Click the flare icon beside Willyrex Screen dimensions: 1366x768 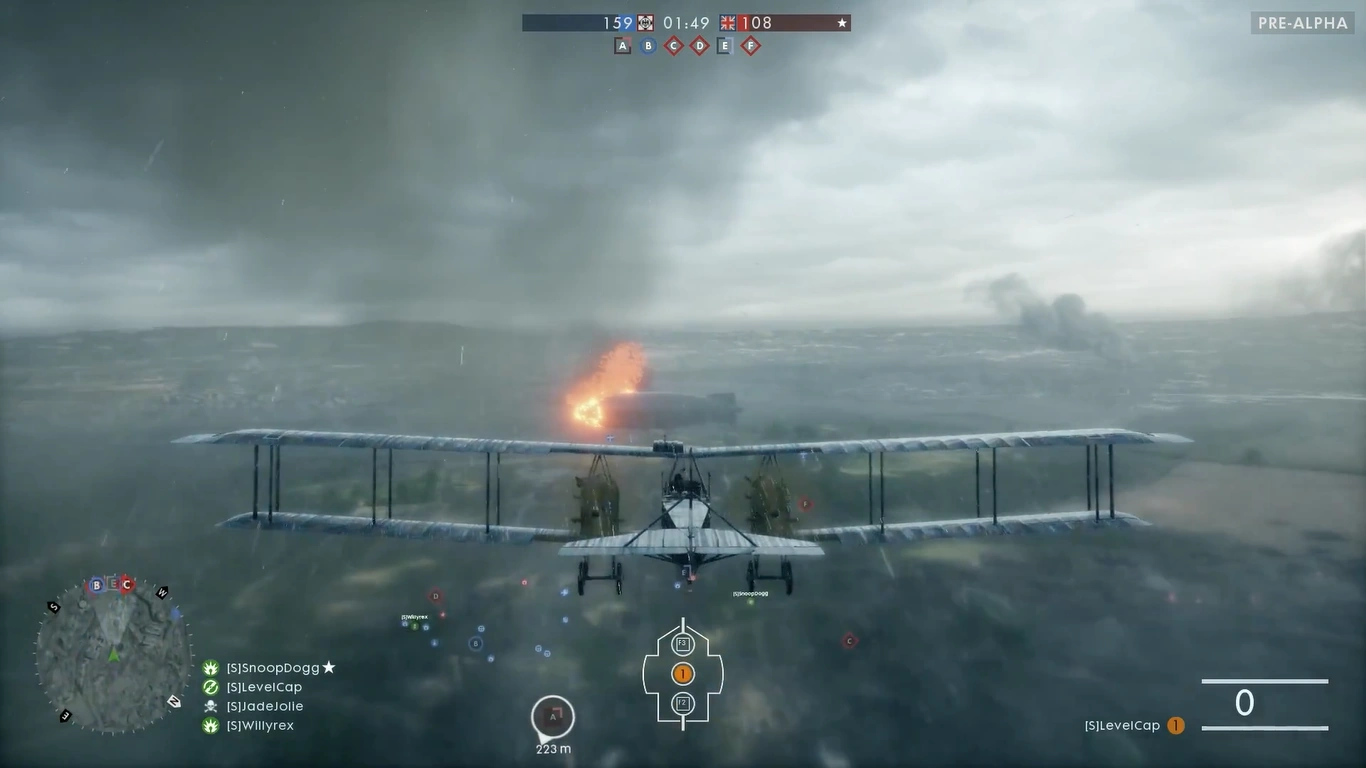pyautogui.click(x=209, y=725)
